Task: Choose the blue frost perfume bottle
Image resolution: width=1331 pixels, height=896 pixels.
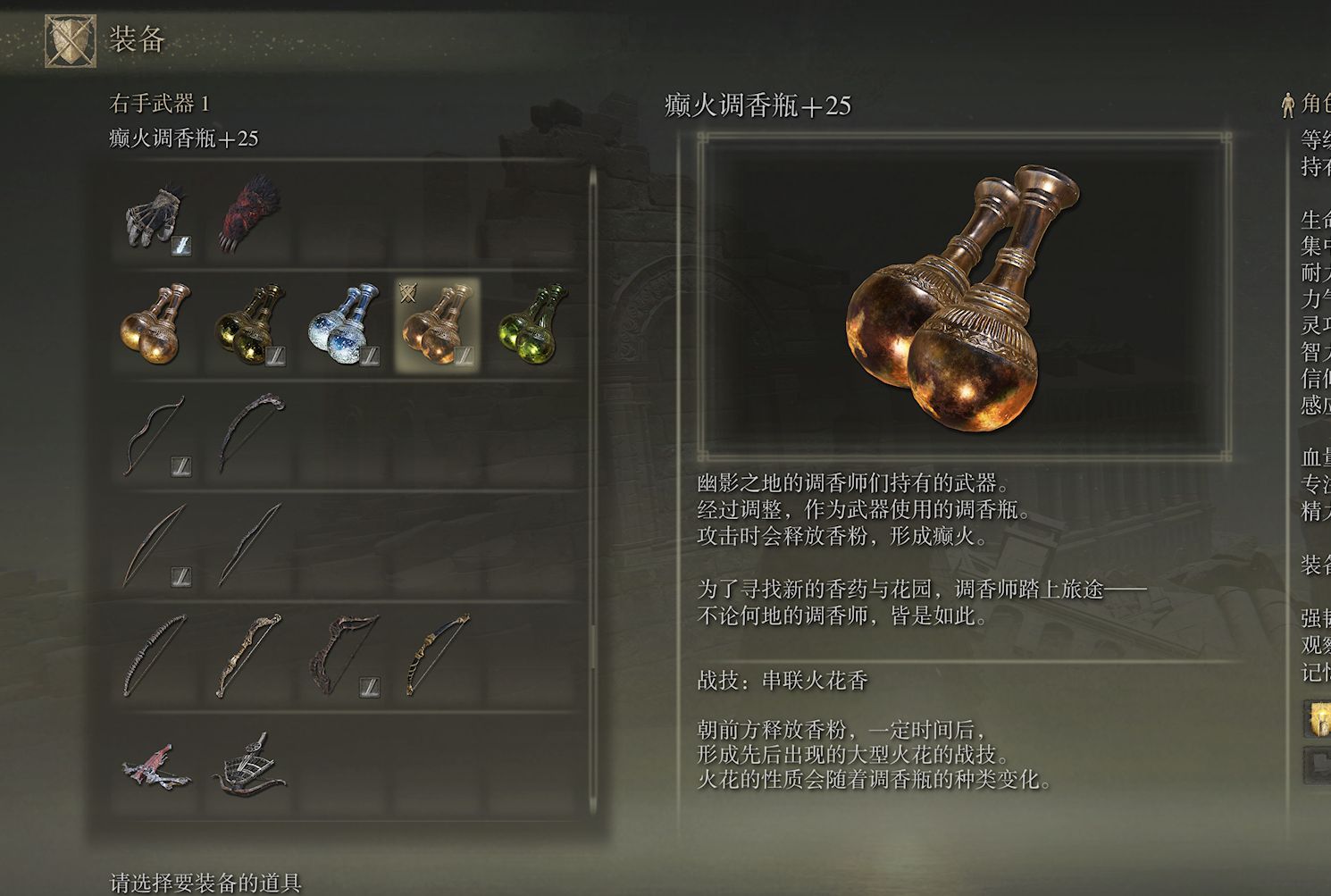Action: [x=344, y=324]
